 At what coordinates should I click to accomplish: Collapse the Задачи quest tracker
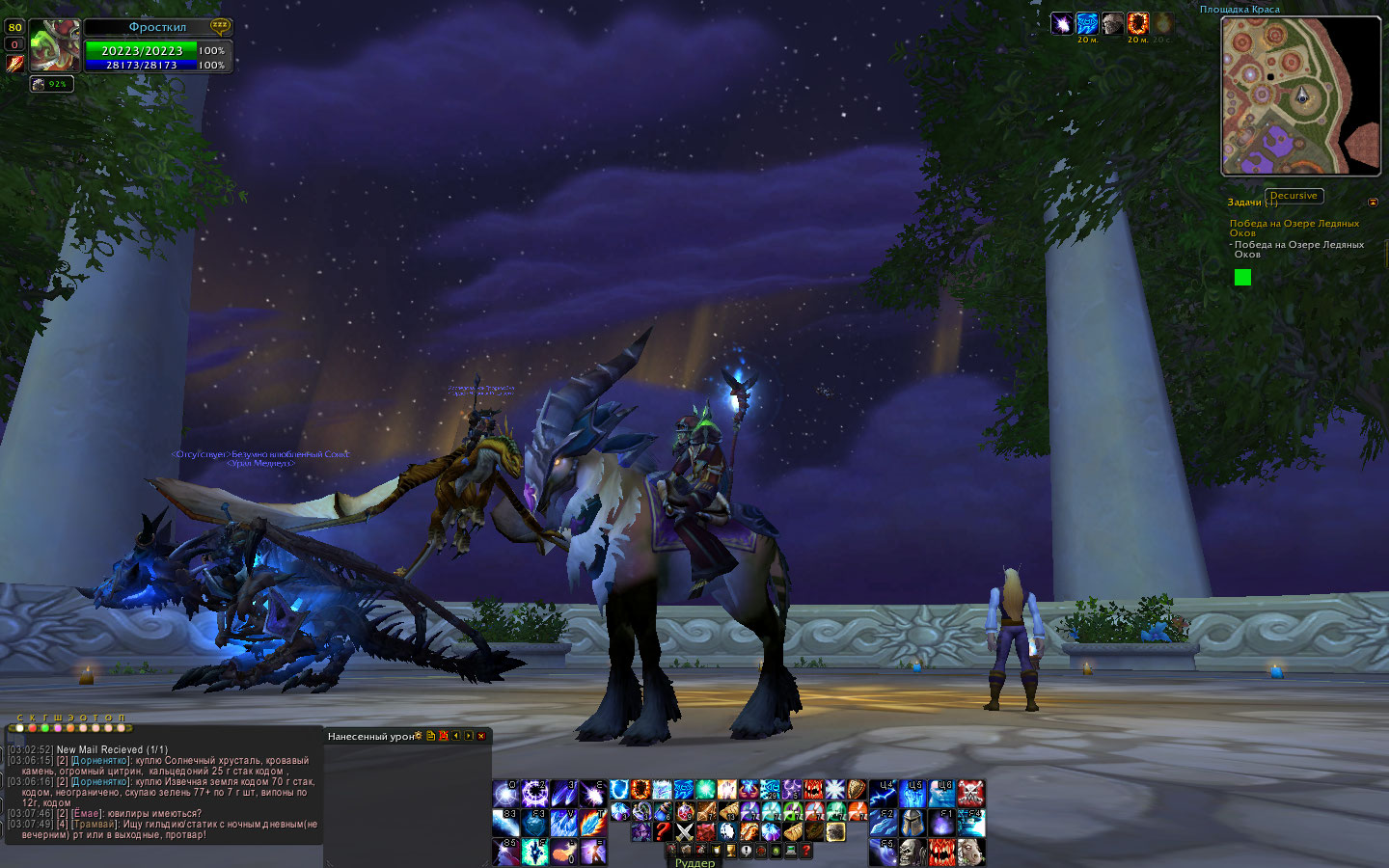click(1373, 202)
